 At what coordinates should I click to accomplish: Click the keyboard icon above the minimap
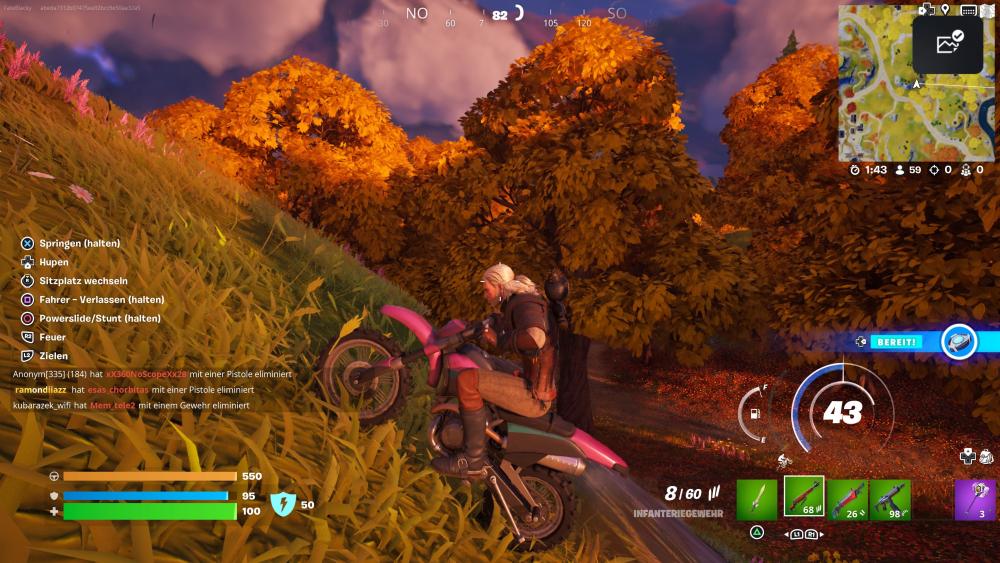click(968, 10)
